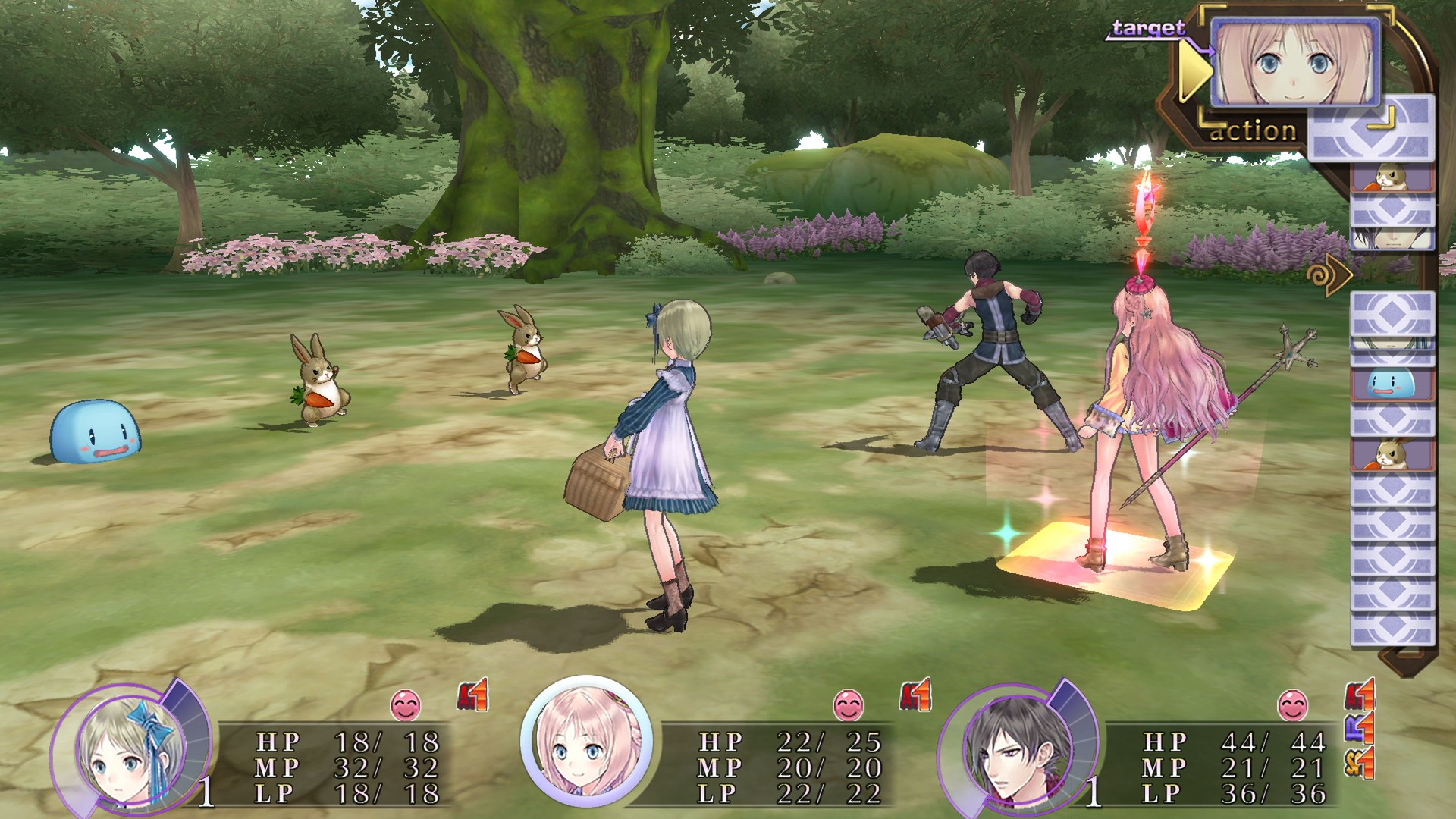The height and width of the screenshot is (819, 1456).
Task: Select the blue slime card in the turn timeline
Action: coord(1392,384)
